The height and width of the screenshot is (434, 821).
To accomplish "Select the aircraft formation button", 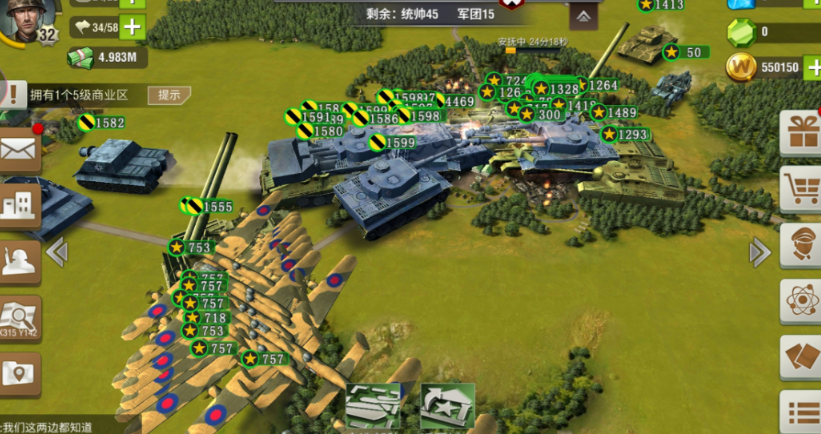I will click(373, 407).
